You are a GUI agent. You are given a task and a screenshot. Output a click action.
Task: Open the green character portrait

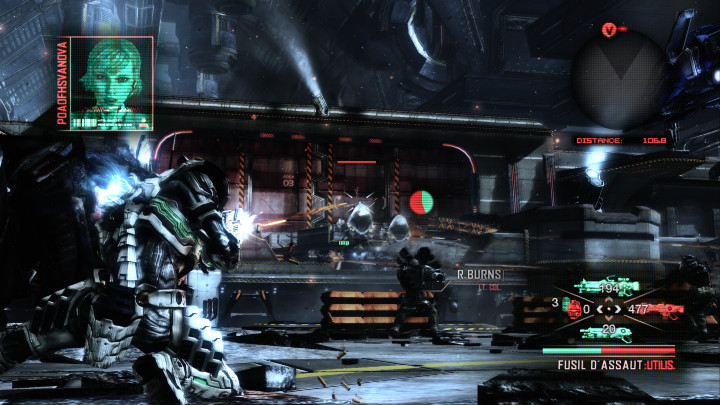point(112,84)
